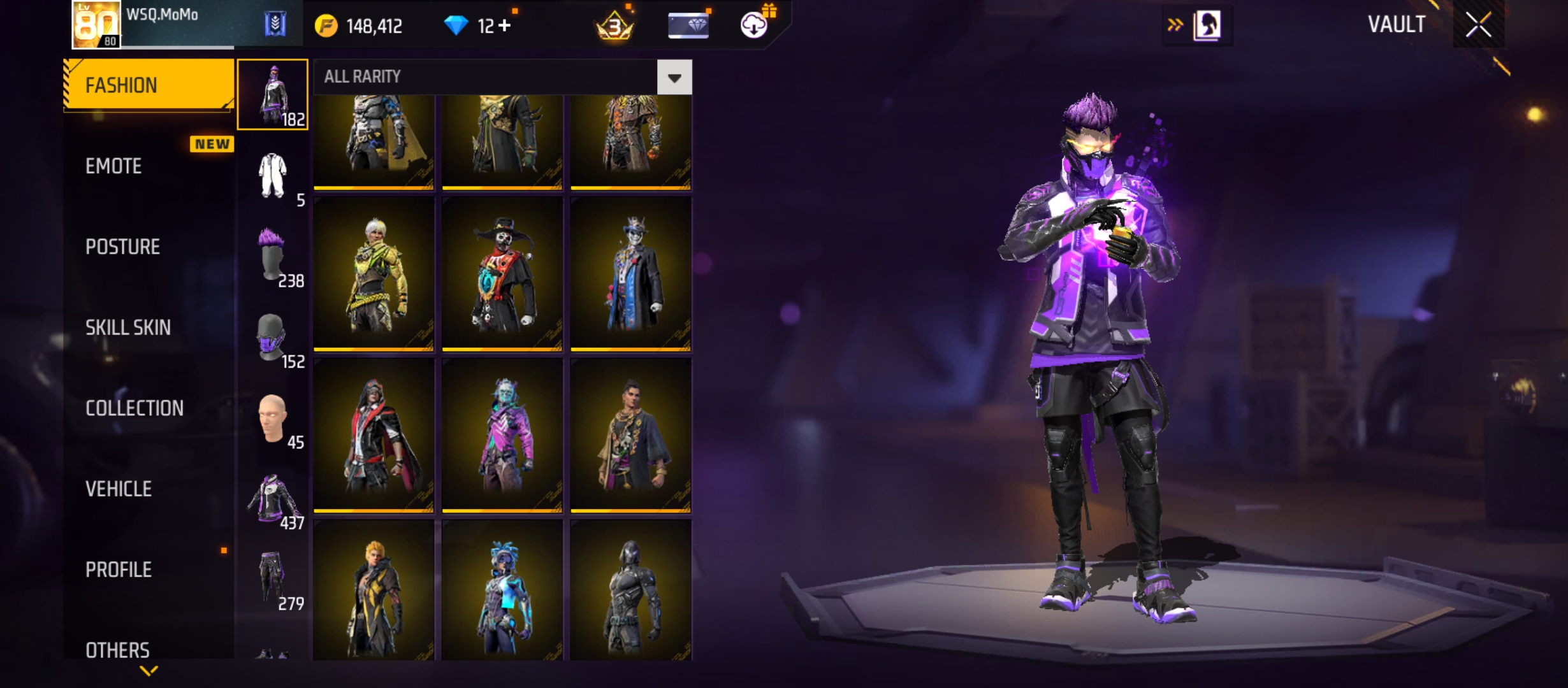The width and height of the screenshot is (1568, 688).
Task: Choose the black pants subcategory
Action: click(x=273, y=578)
